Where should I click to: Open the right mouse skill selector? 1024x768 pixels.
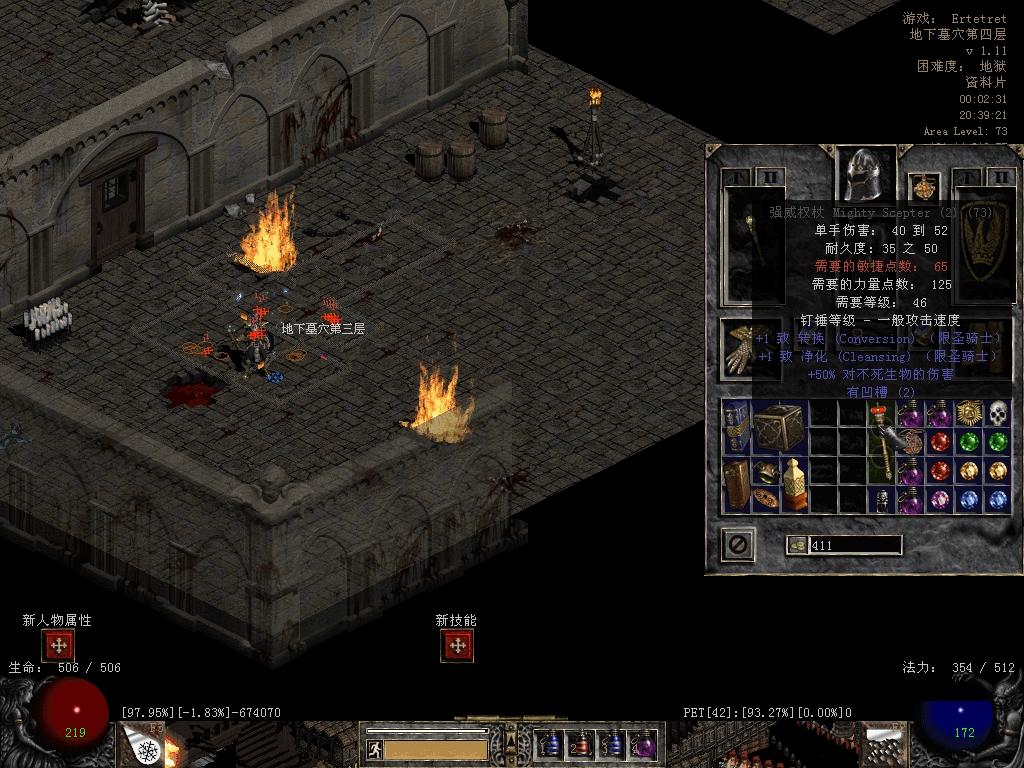click(x=884, y=746)
